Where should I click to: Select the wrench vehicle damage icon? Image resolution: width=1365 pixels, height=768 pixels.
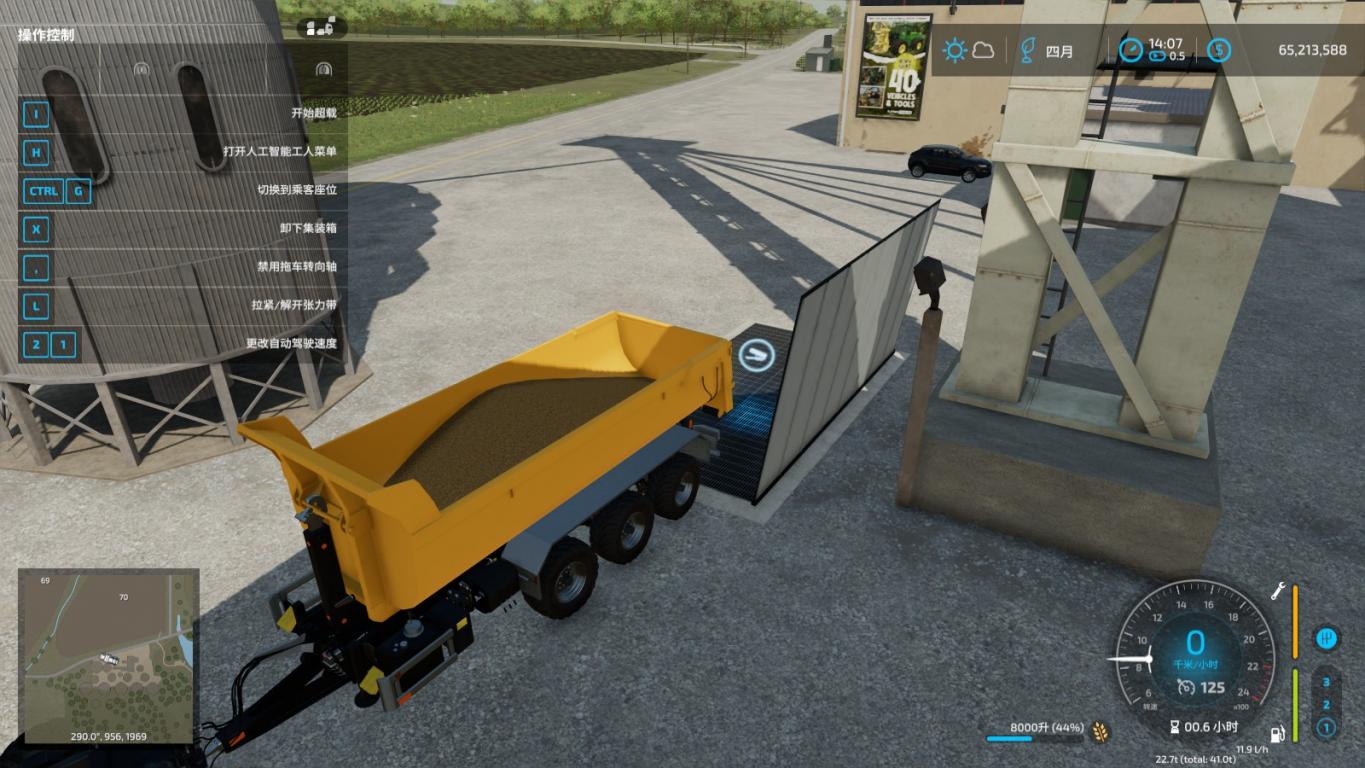[1278, 591]
